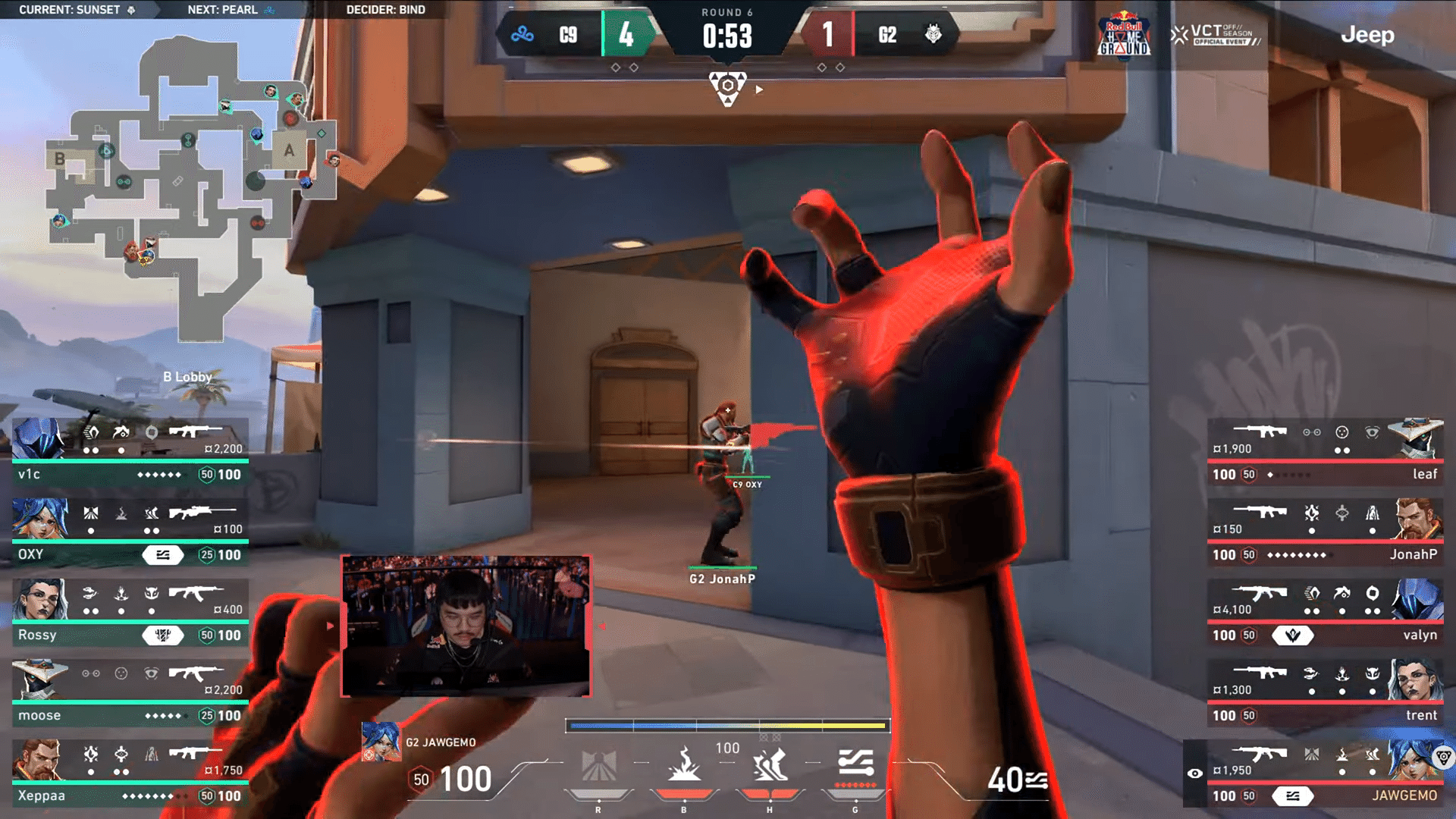Click the C9 team logo

(x=522, y=34)
